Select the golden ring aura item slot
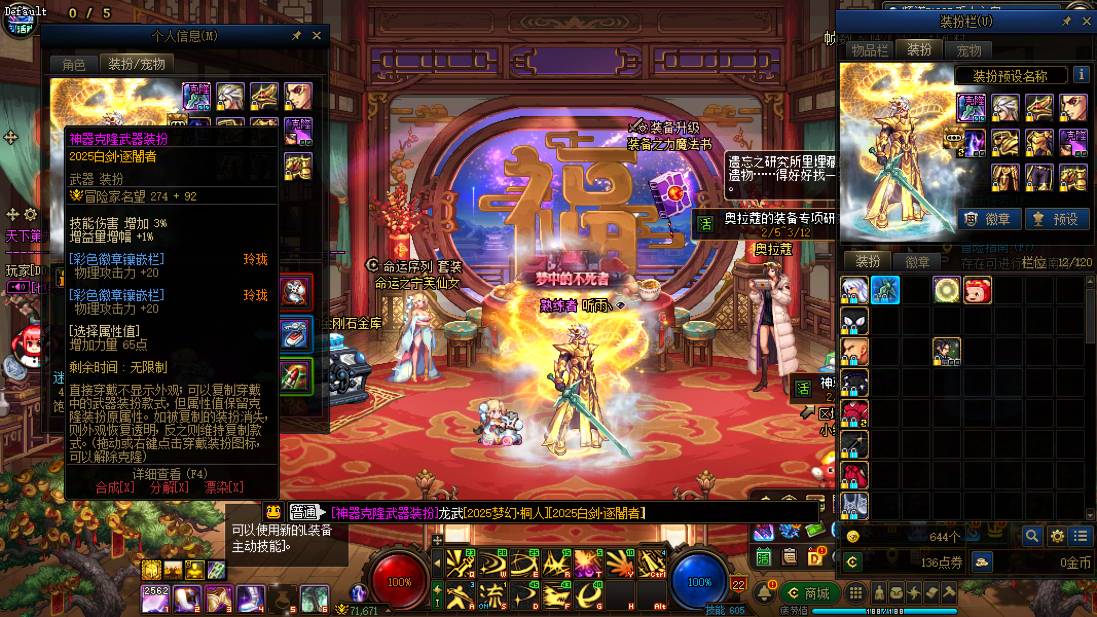This screenshot has height=617, width=1097. click(x=946, y=290)
